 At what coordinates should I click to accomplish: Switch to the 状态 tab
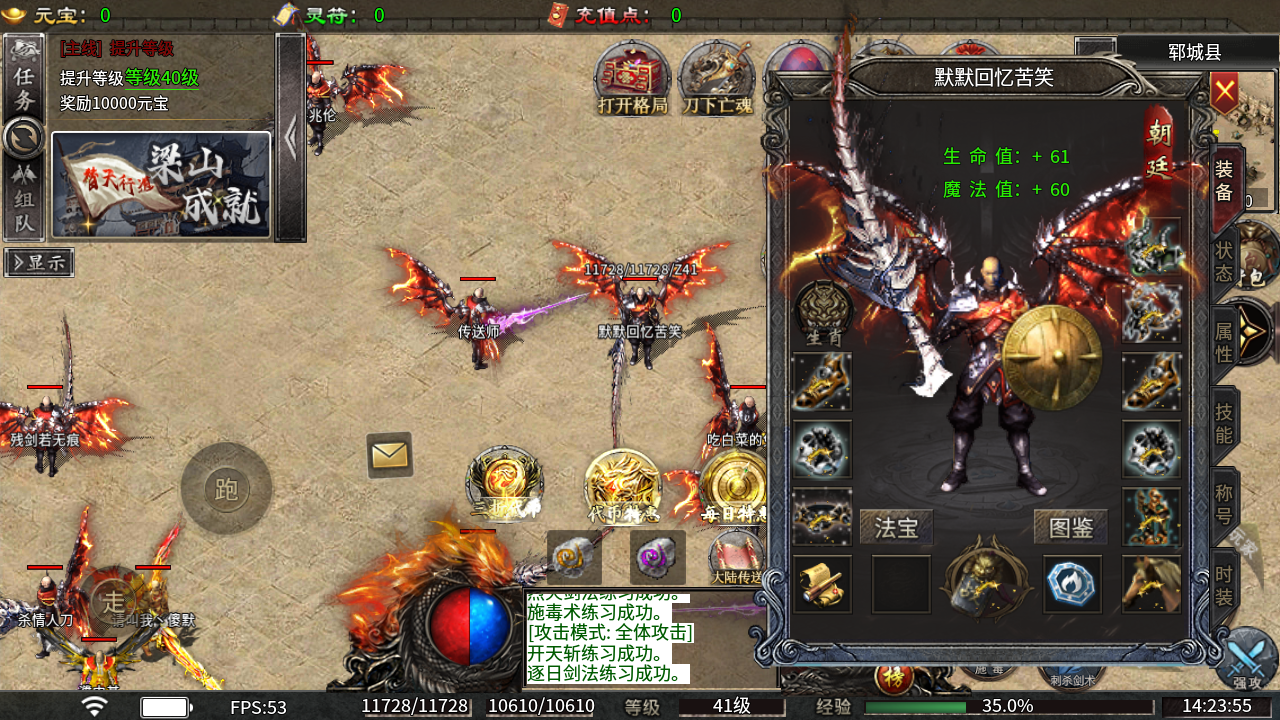click(x=1224, y=260)
